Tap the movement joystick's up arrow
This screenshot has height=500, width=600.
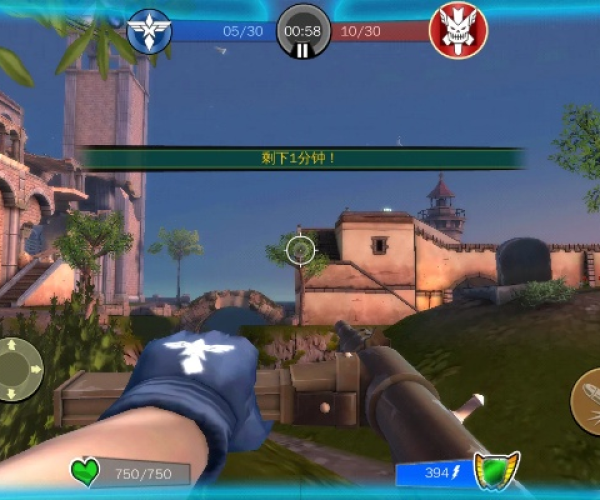[x=12, y=346]
